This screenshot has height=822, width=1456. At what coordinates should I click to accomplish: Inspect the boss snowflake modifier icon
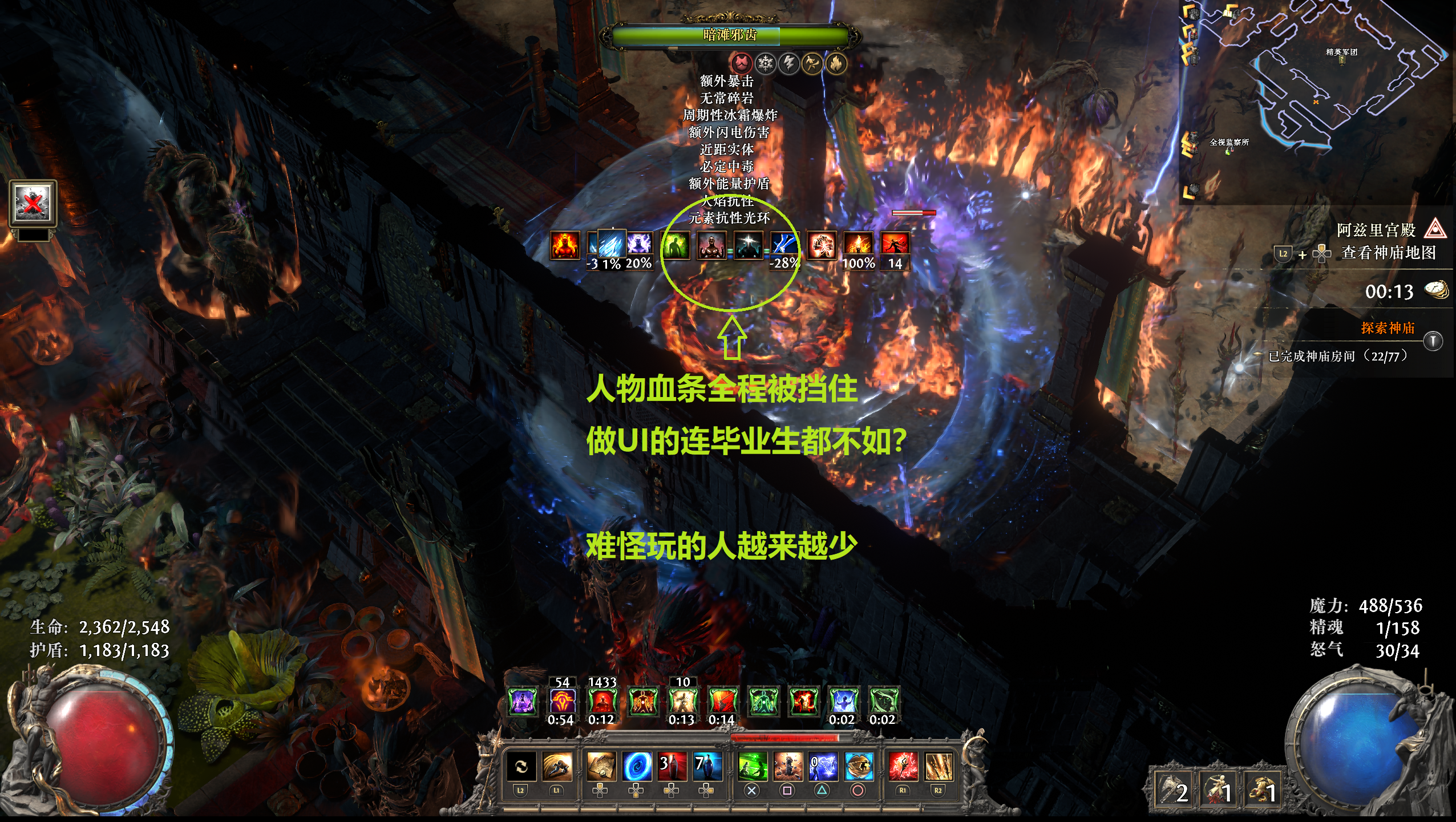point(765,63)
